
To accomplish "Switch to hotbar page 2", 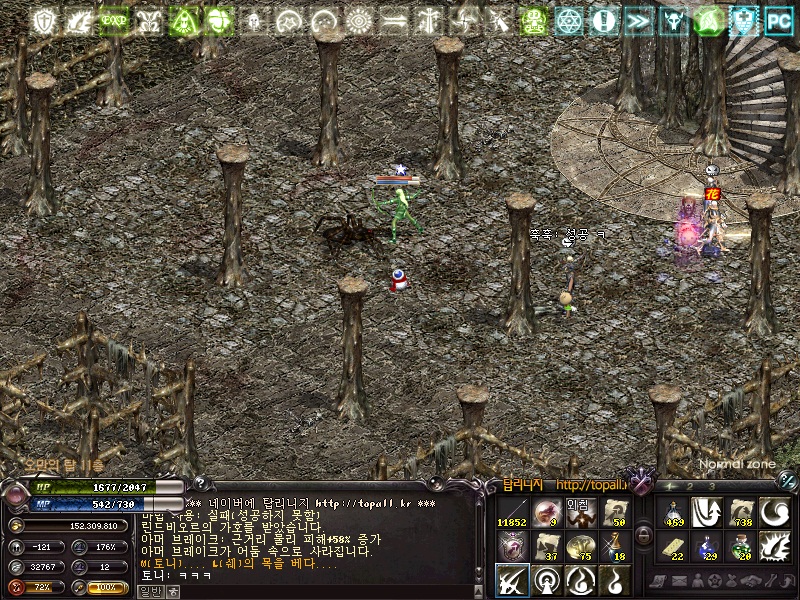I will (690, 487).
